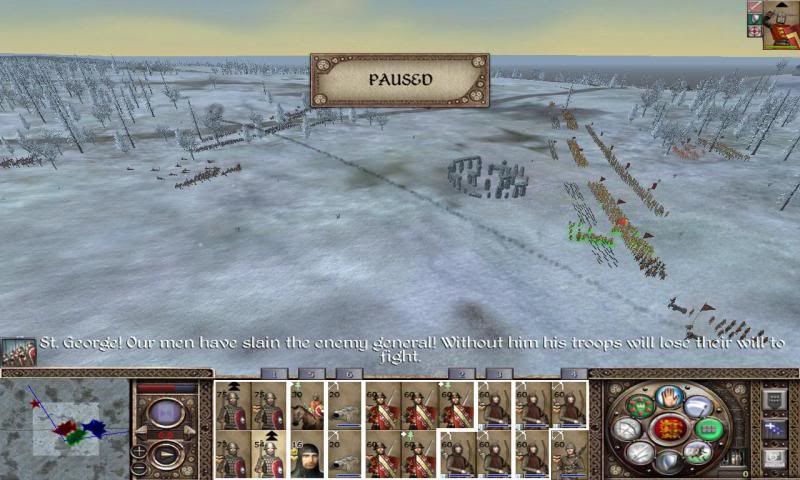The width and height of the screenshot is (800, 480).
Task: Zoom out the minimap with minus button
Action: (x=139, y=468)
